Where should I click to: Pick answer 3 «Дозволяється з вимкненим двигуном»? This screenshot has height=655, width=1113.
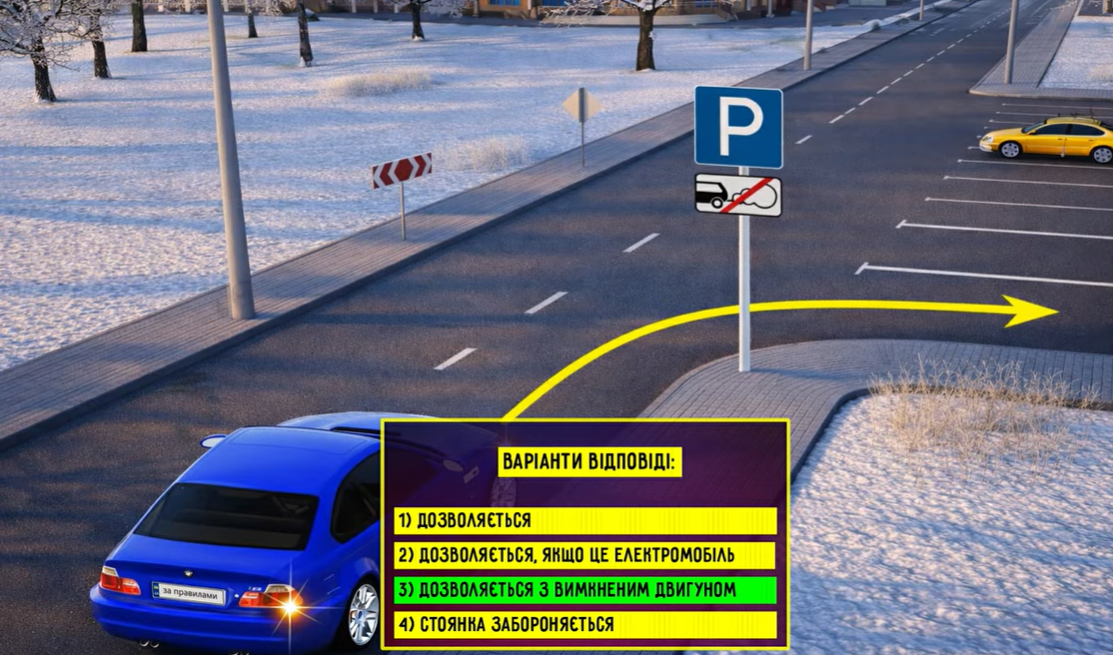click(585, 590)
